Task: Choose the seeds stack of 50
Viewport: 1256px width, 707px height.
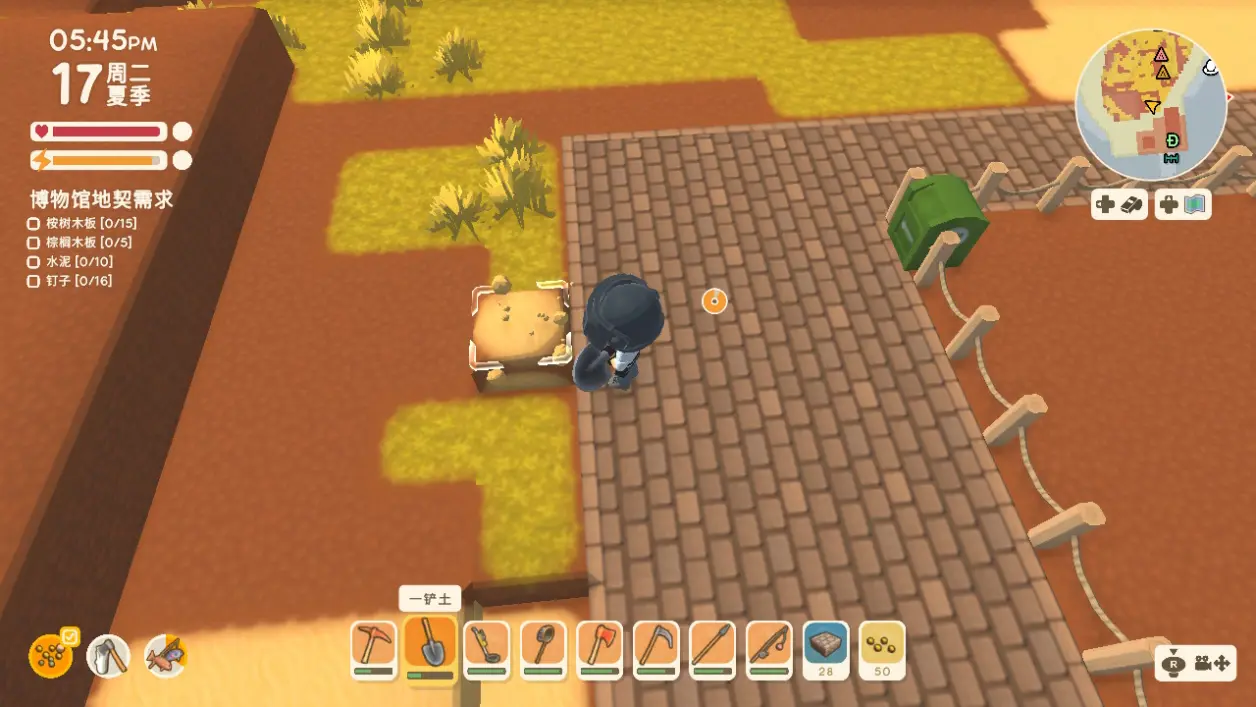Action: [x=882, y=645]
